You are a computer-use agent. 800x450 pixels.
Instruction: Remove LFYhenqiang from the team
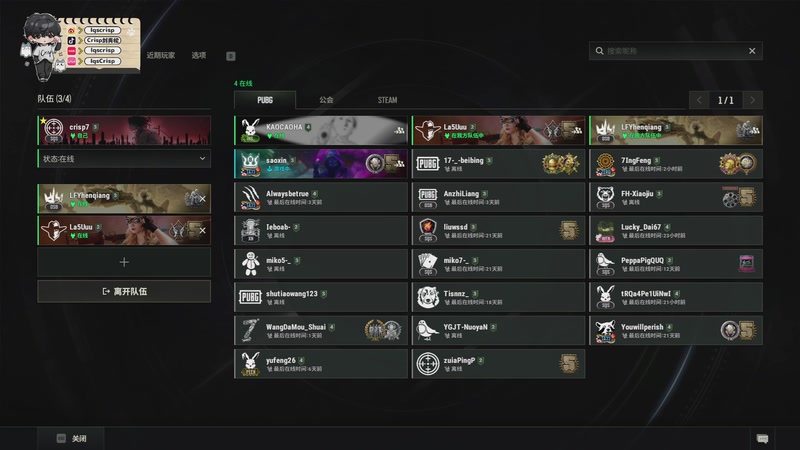pyautogui.click(x=202, y=198)
